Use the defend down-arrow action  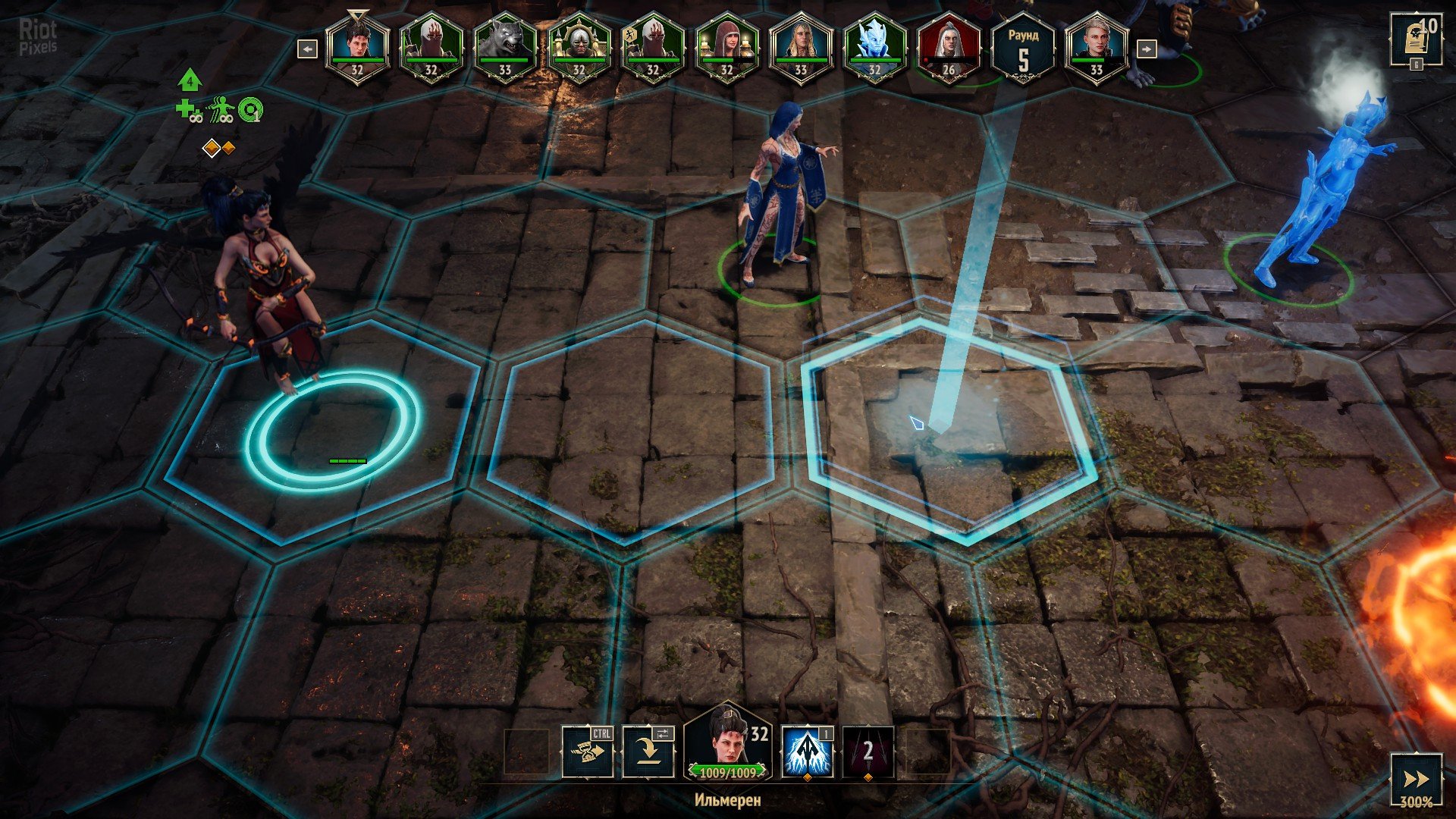tap(648, 752)
